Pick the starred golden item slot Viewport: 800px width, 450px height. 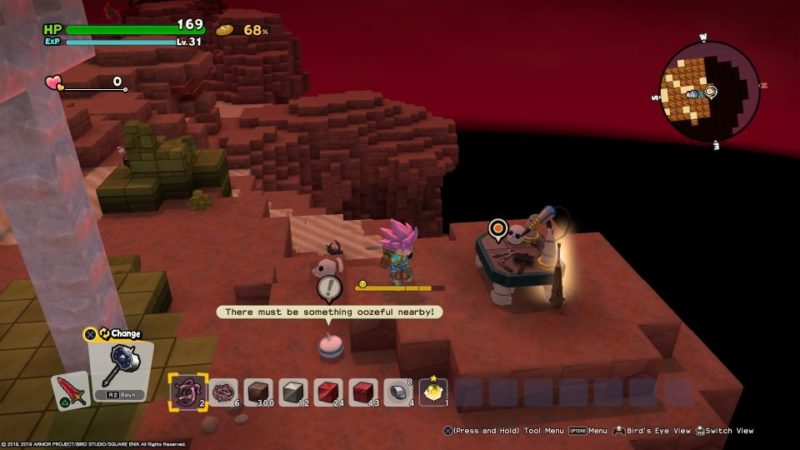pos(433,392)
